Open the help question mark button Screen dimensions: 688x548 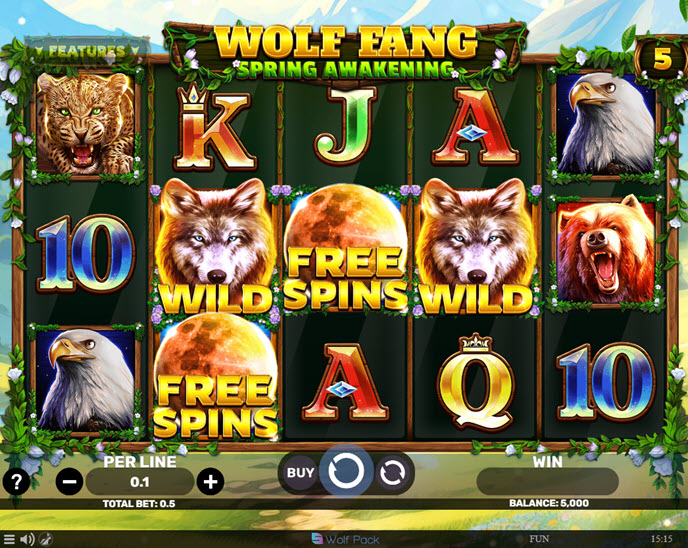pyautogui.click(x=15, y=481)
